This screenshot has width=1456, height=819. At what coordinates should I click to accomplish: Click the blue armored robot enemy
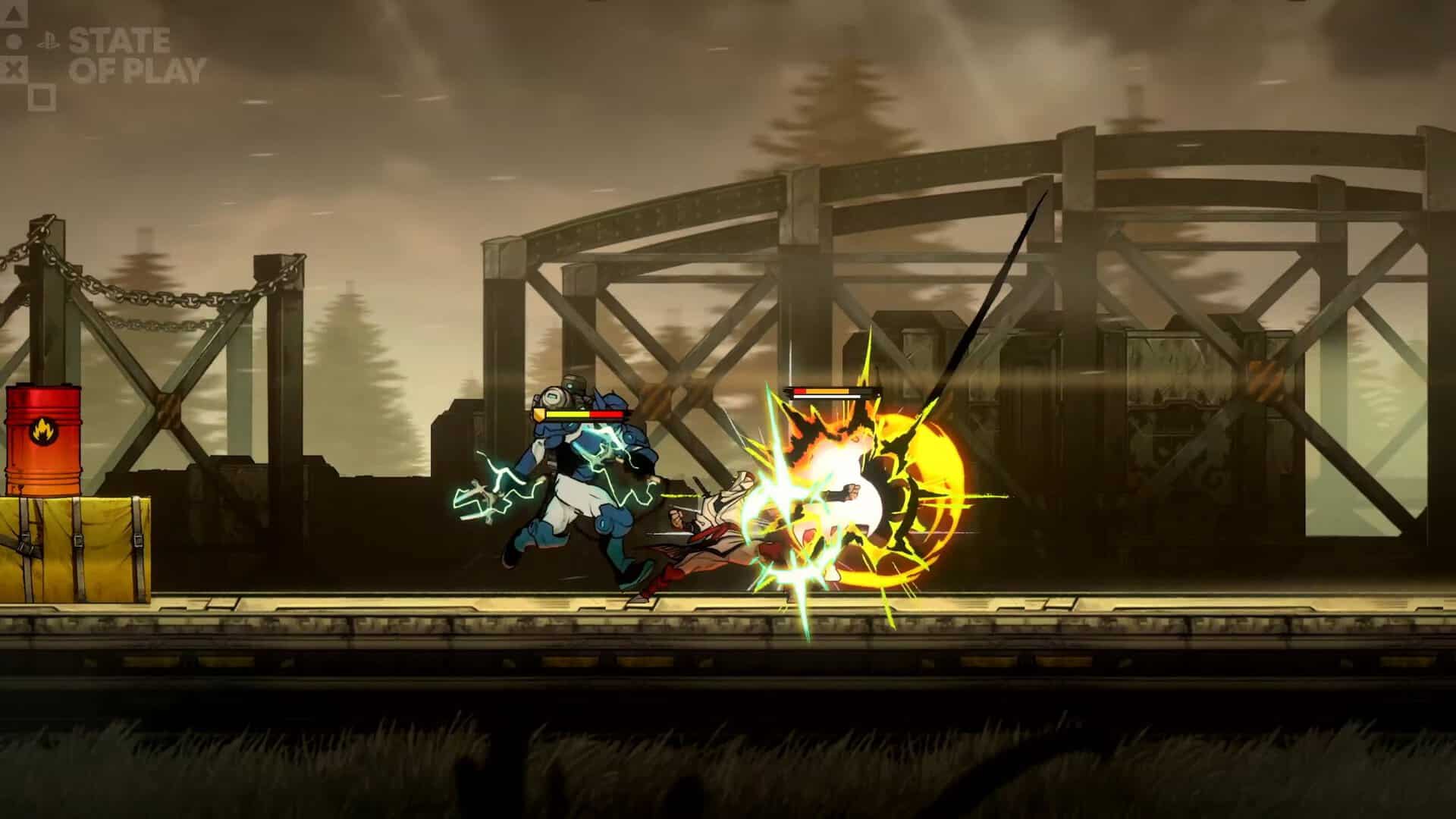[584, 470]
